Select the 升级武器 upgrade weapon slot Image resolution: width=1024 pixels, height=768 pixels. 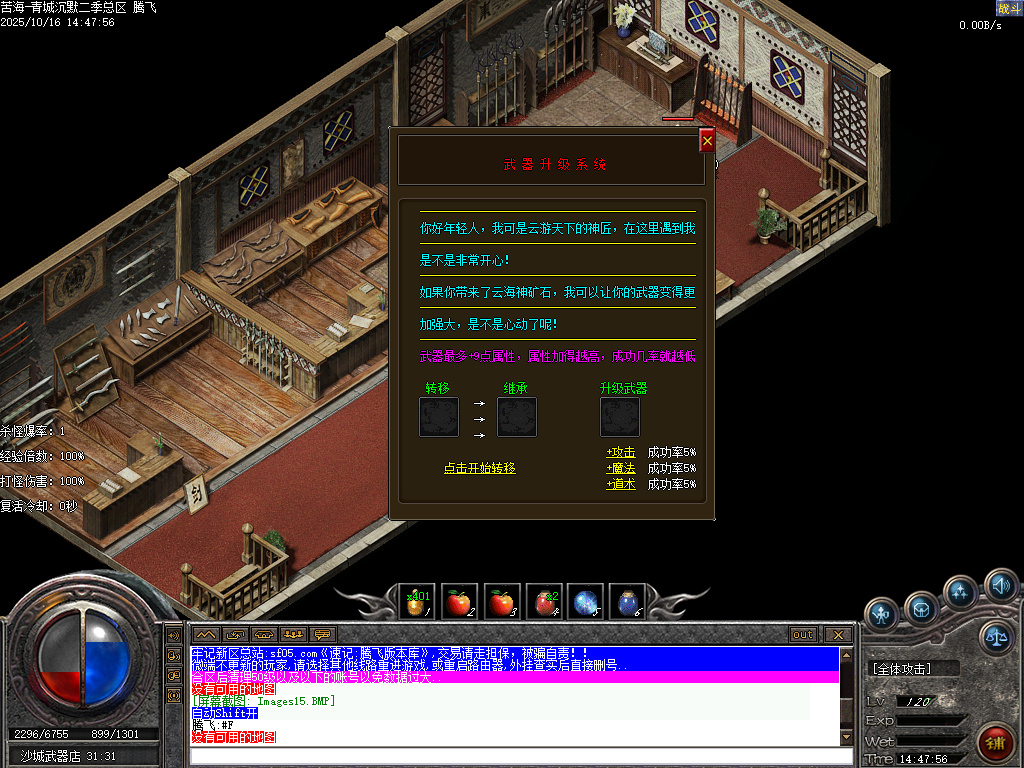(x=620, y=417)
